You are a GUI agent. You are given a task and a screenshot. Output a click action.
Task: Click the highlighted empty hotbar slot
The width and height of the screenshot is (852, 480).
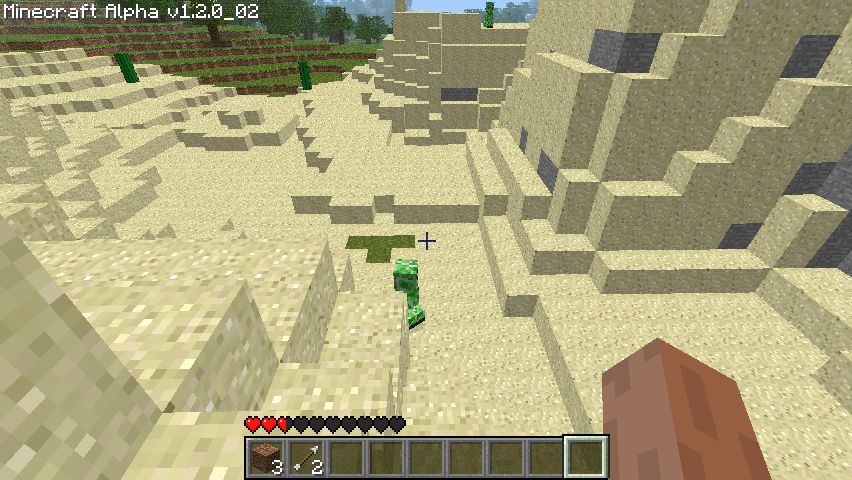[x=586, y=458]
